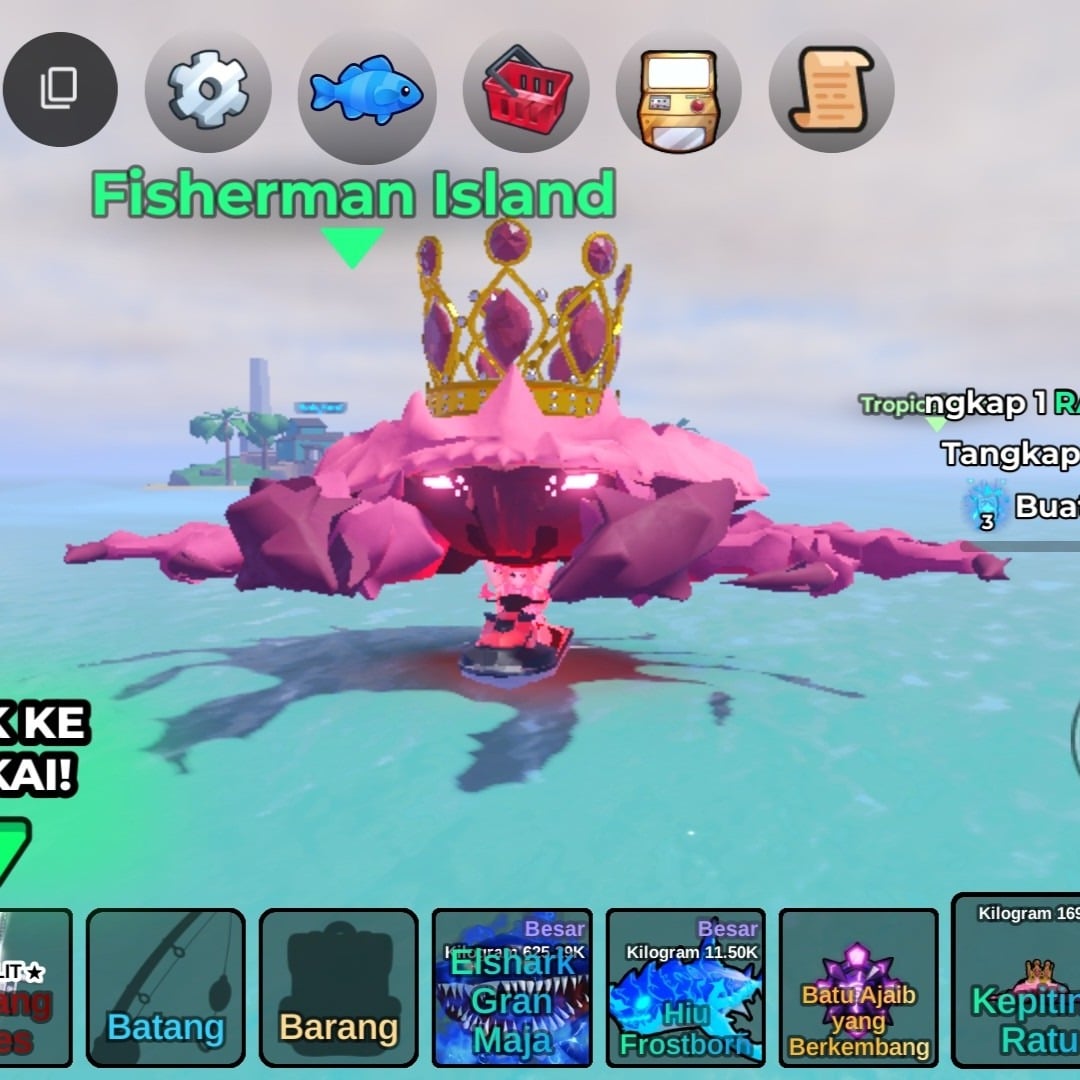The image size is (1080, 1080).
Task: Select the Barang backpack slot
Action: [x=338, y=987]
